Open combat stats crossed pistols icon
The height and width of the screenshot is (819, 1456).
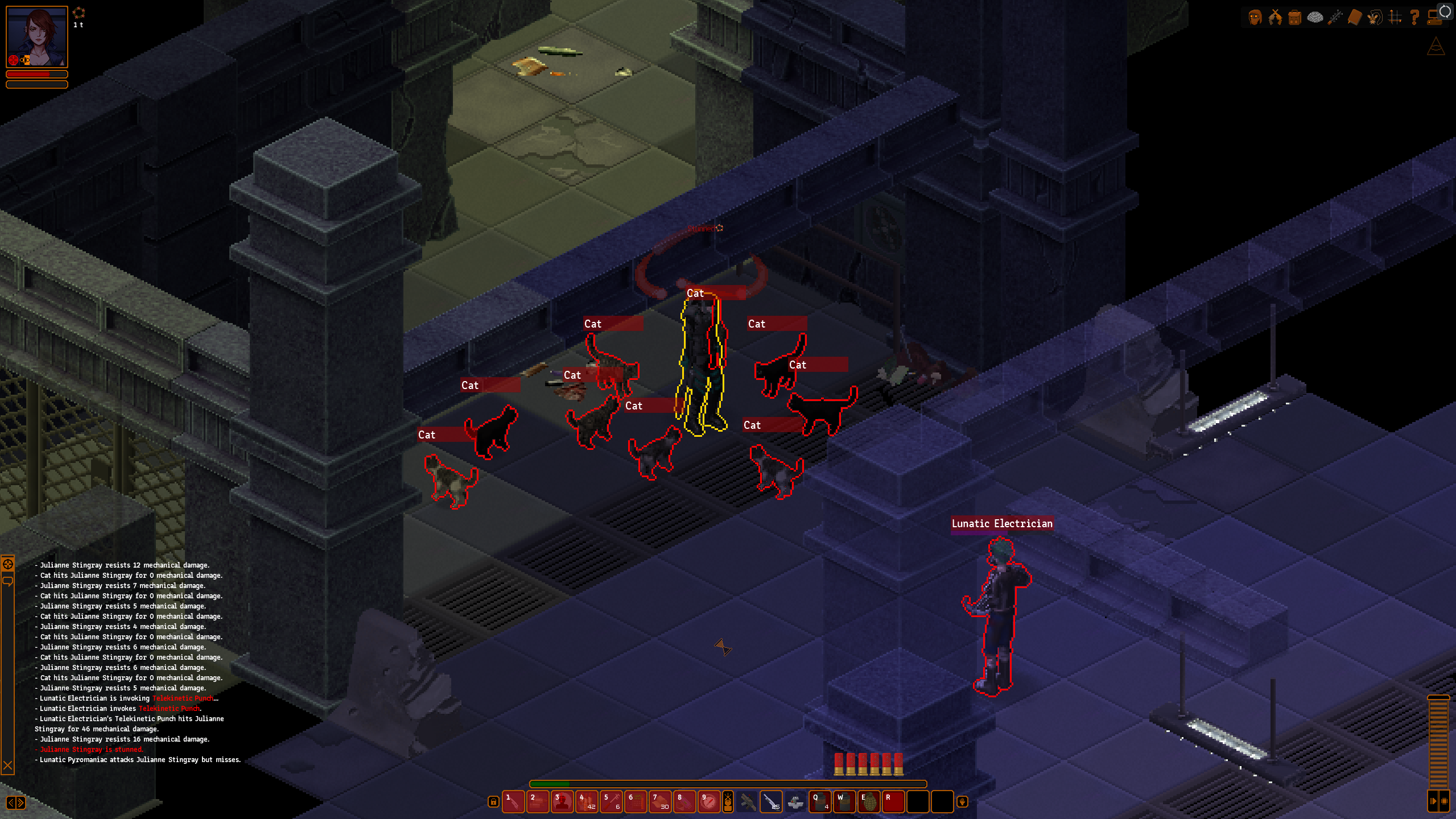[1275, 18]
